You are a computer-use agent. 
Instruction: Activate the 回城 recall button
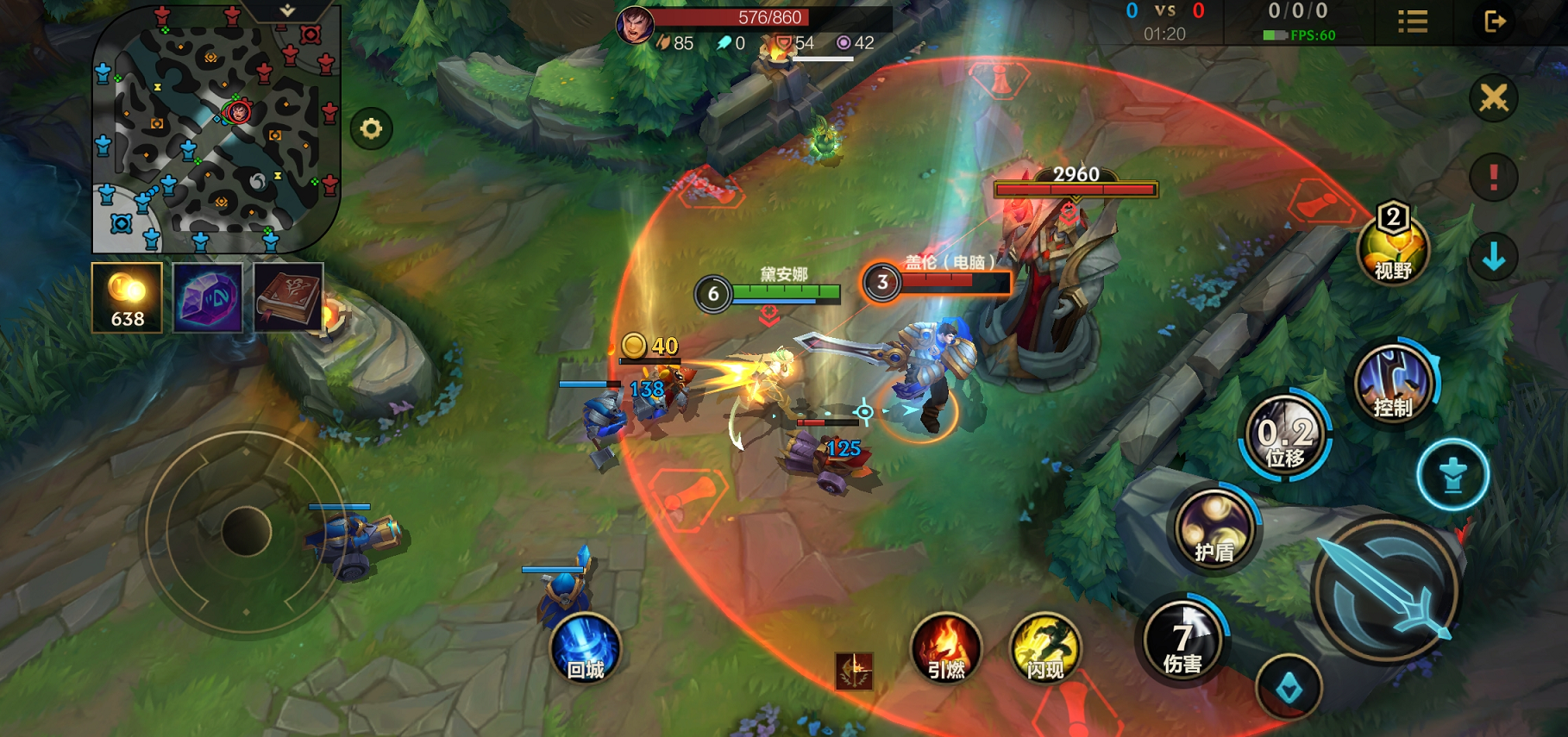click(x=585, y=649)
